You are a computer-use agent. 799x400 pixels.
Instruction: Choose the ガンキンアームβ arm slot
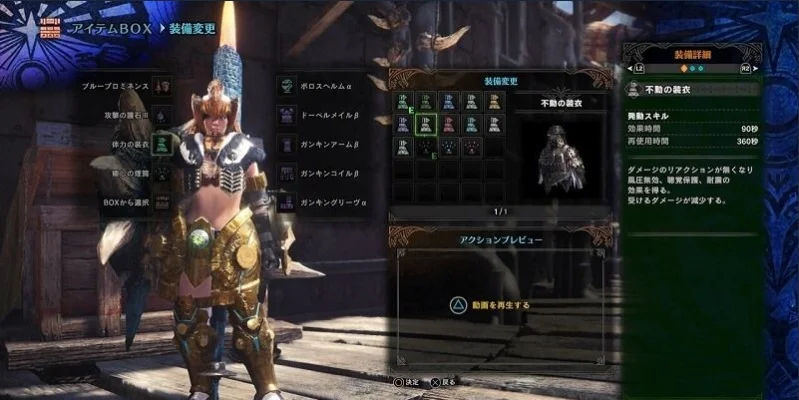coord(286,144)
